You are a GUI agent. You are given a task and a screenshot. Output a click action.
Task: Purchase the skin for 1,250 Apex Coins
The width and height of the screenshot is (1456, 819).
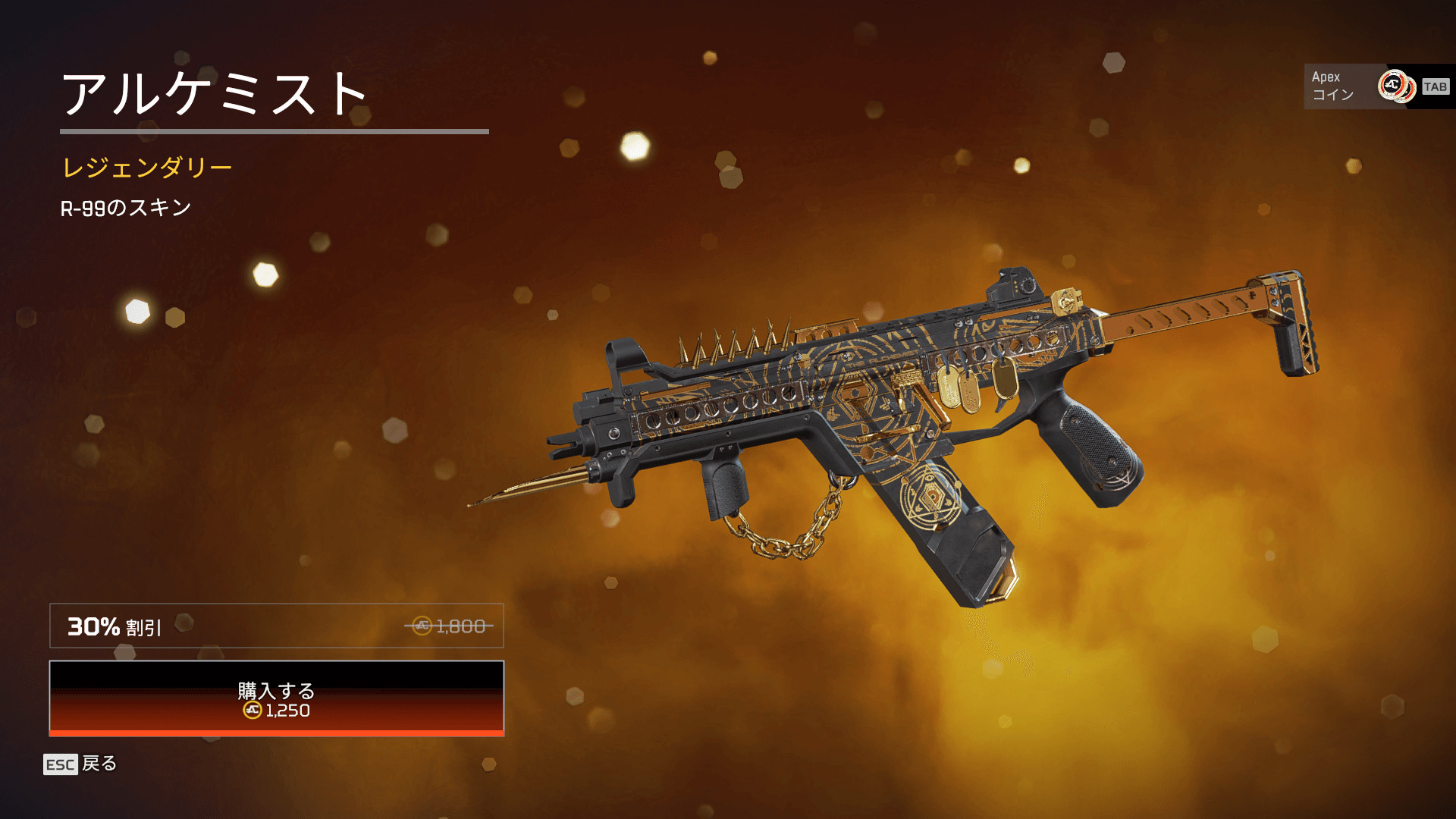[276, 698]
